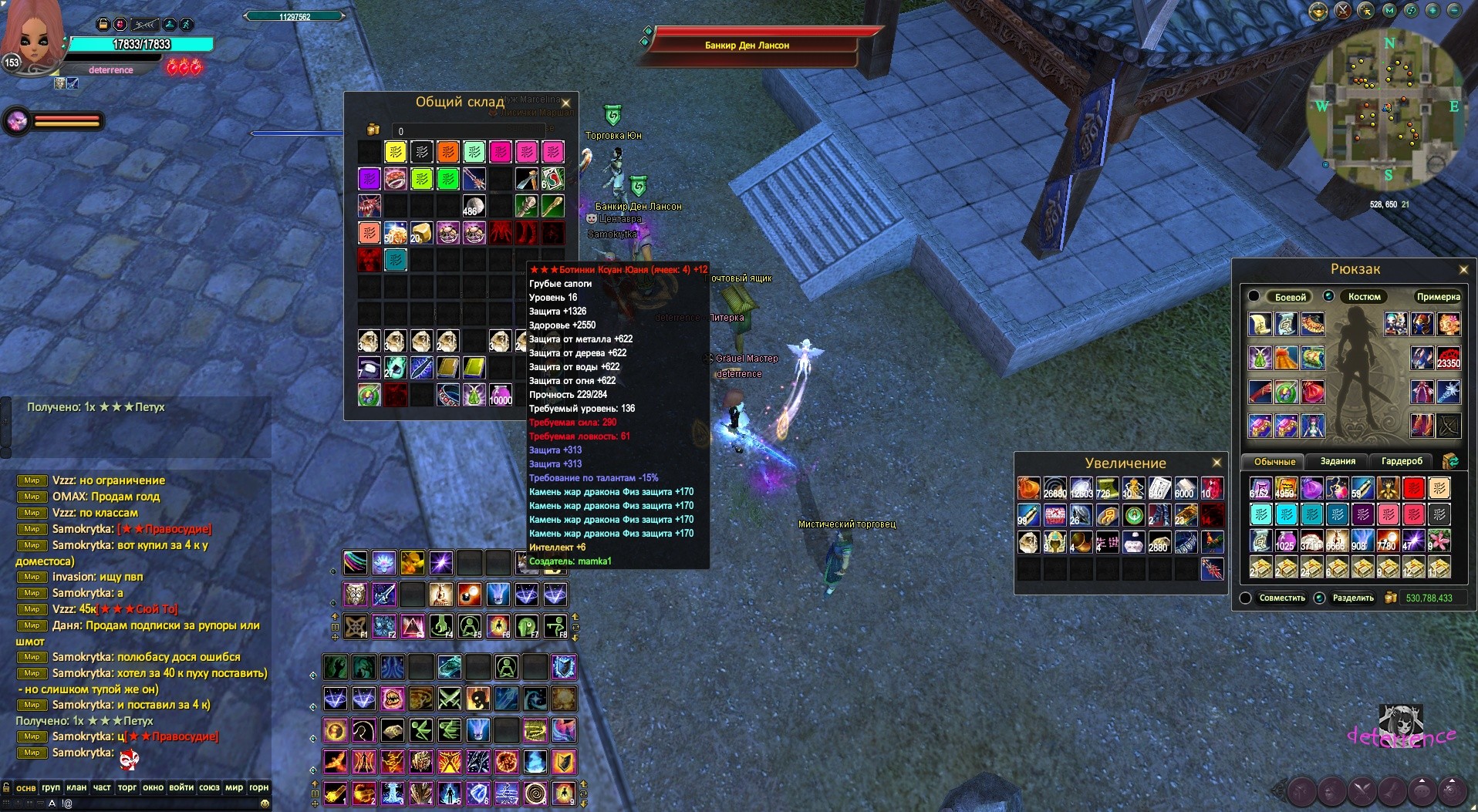Pick the orange dye slot in the warehouse
The width and height of the screenshot is (1478, 812).
(x=448, y=152)
